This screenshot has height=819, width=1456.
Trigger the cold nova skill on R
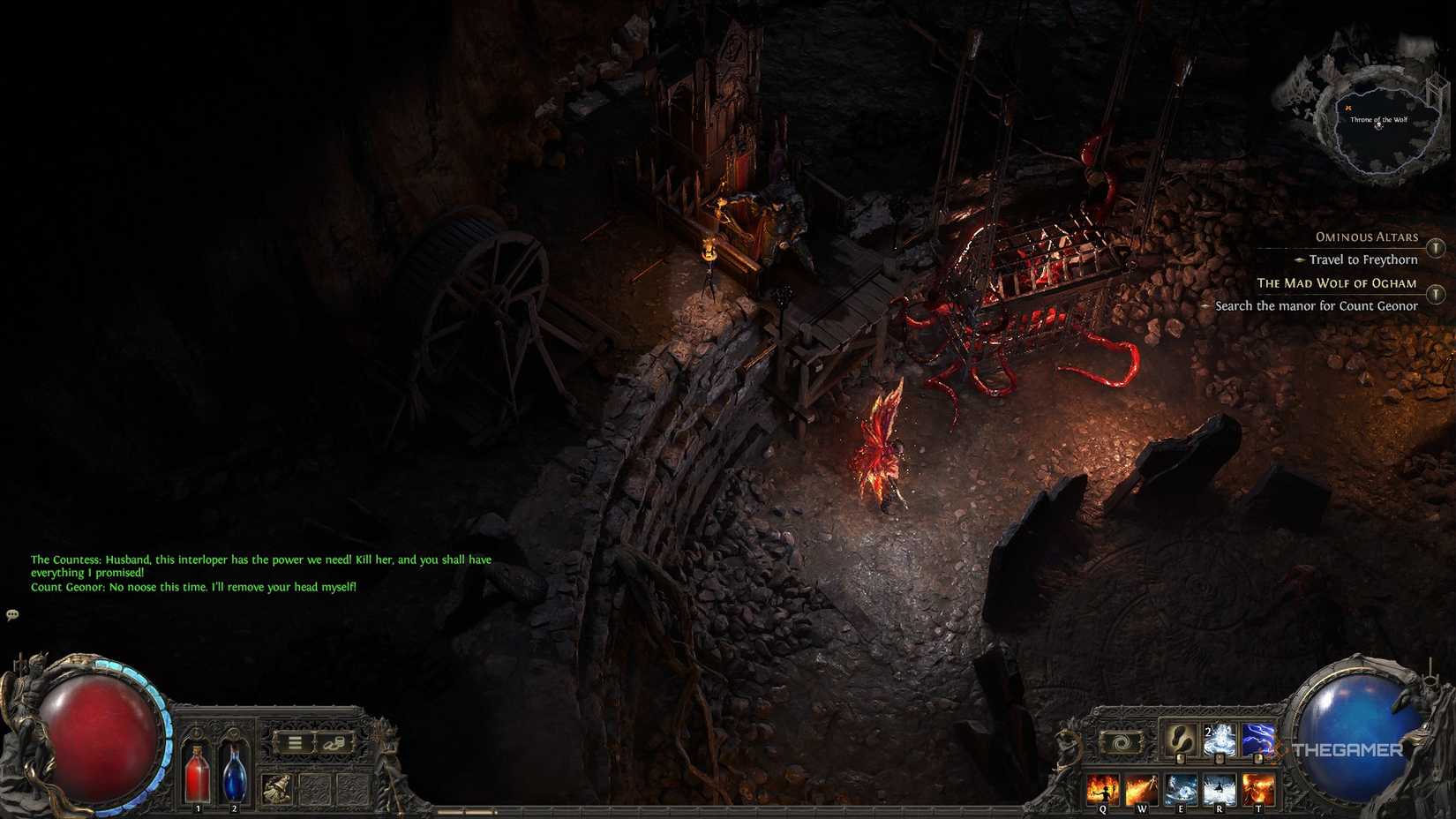(1220, 788)
